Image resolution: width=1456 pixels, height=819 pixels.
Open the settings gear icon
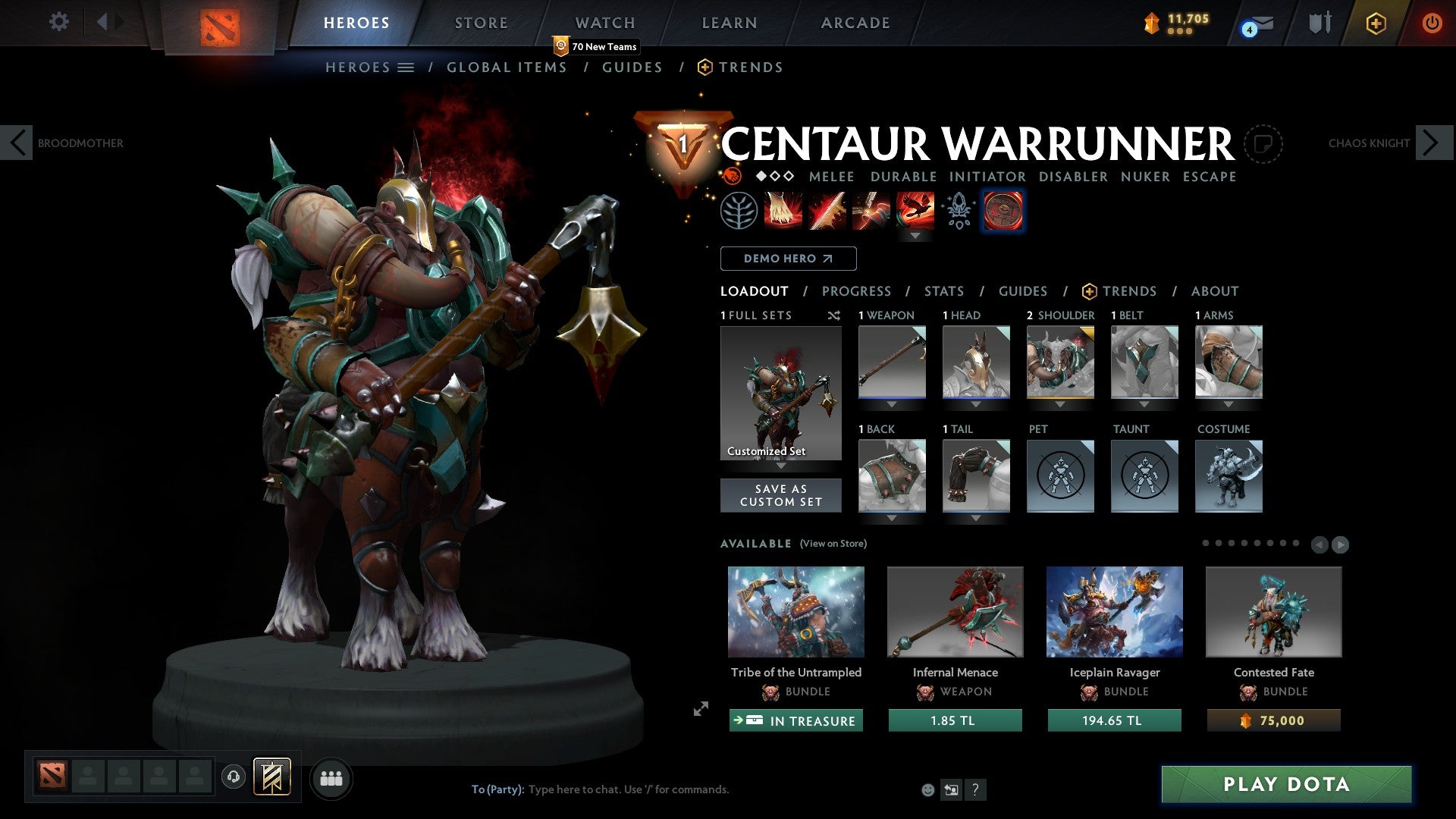pos(58,22)
